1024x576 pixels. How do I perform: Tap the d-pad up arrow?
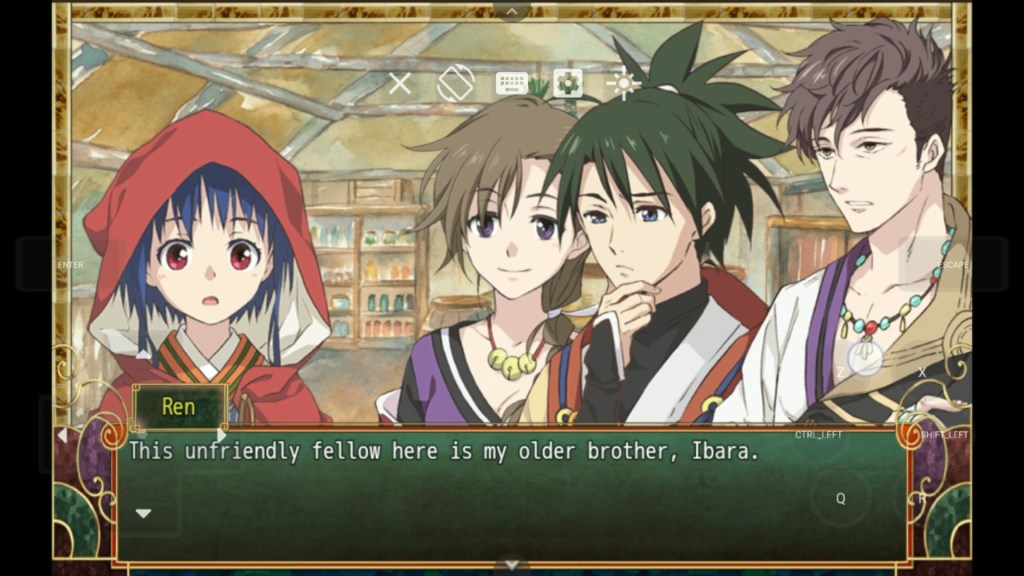[x=143, y=355]
